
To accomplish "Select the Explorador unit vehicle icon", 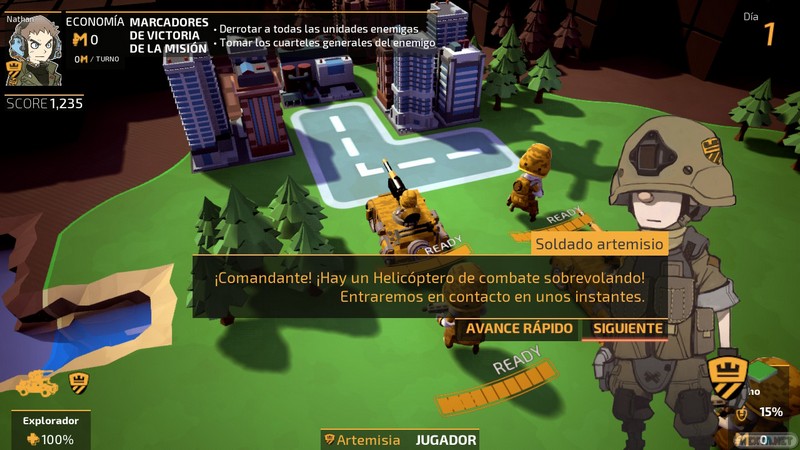I will [36, 382].
